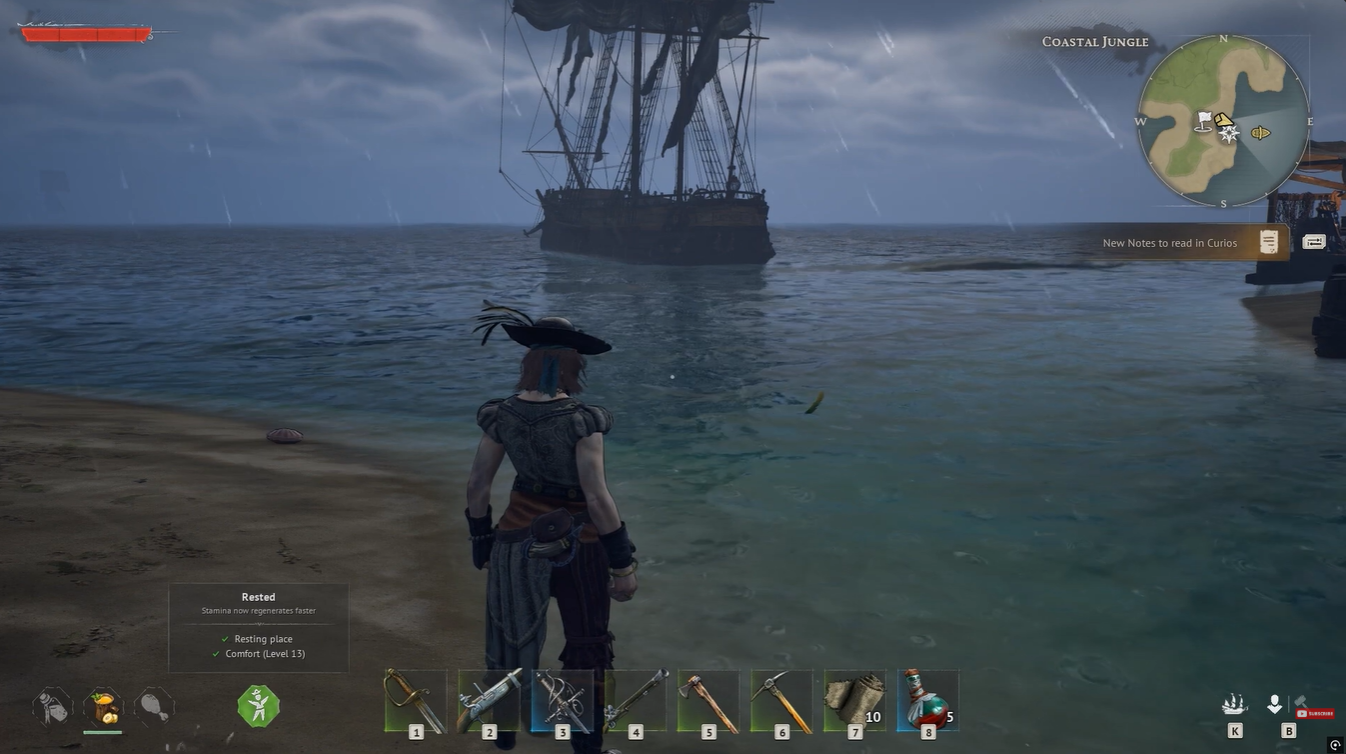Viewport: 1346px width, 754px height.
Task: Equip the flintlock pistol in slot 2
Action: pos(489,700)
